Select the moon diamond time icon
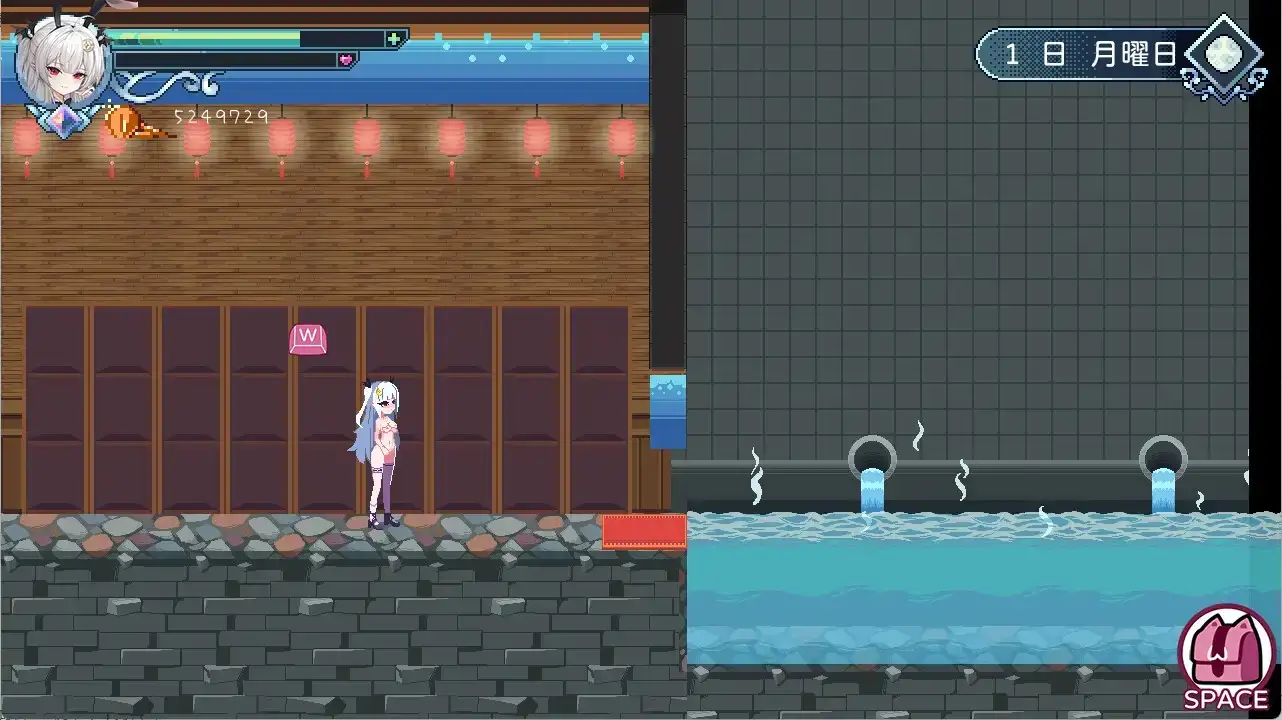The image size is (1282, 720). (1221, 57)
